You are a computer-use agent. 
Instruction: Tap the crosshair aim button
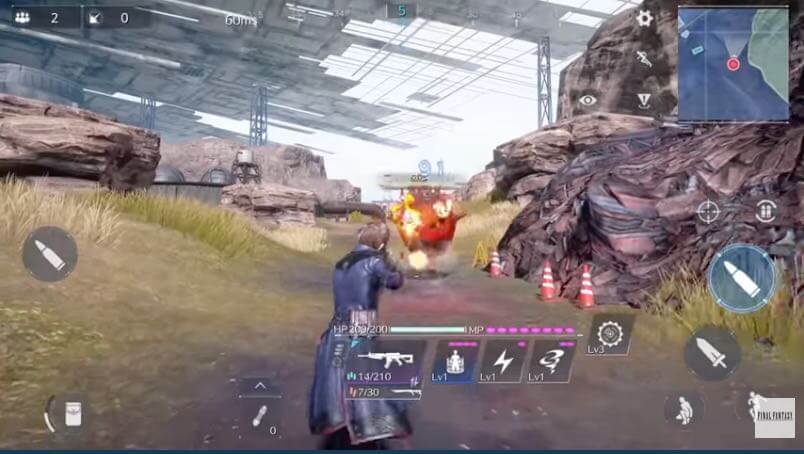point(708,211)
